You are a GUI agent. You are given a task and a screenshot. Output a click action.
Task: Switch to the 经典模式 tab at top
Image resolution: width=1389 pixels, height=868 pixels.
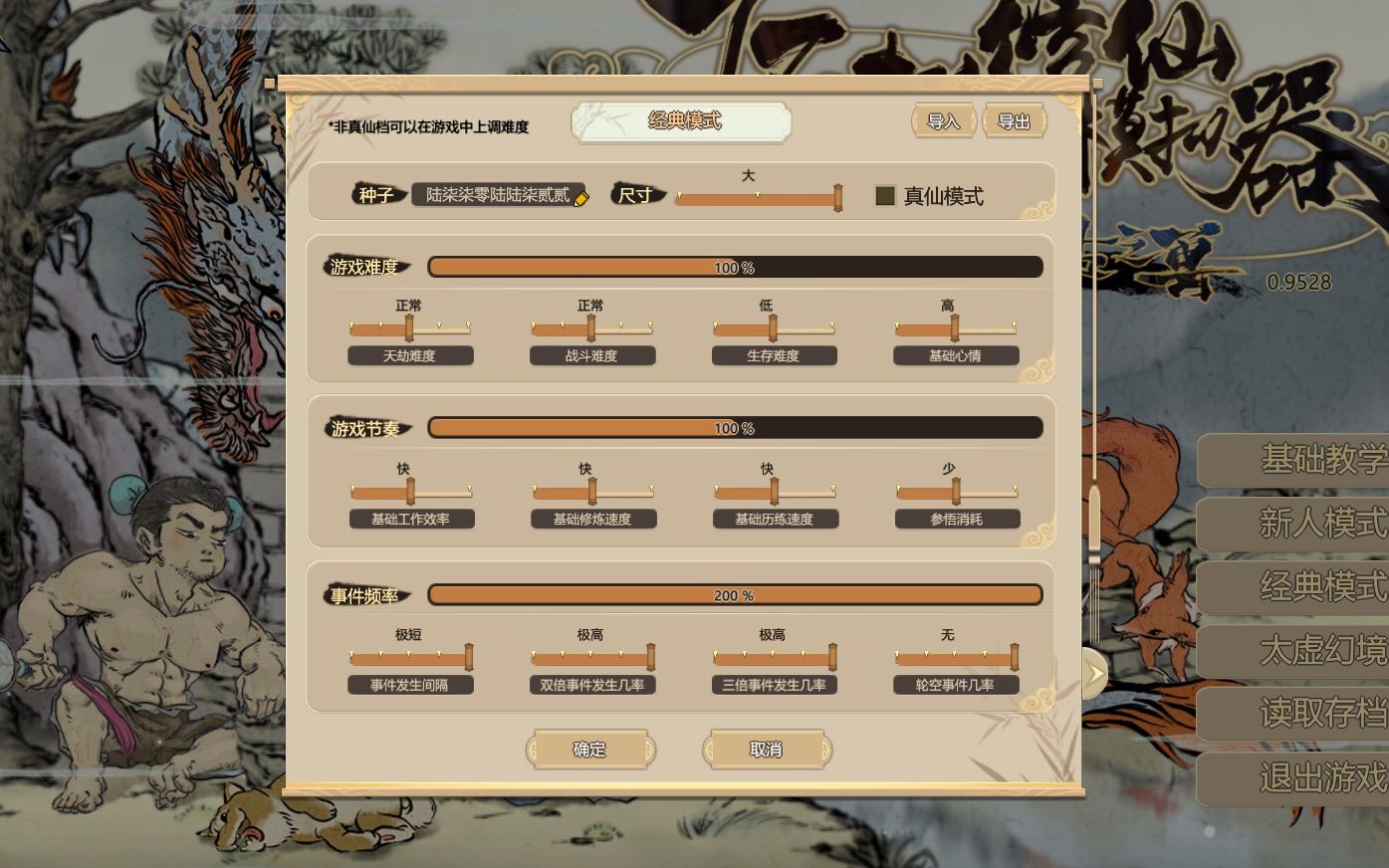pos(680,121)
